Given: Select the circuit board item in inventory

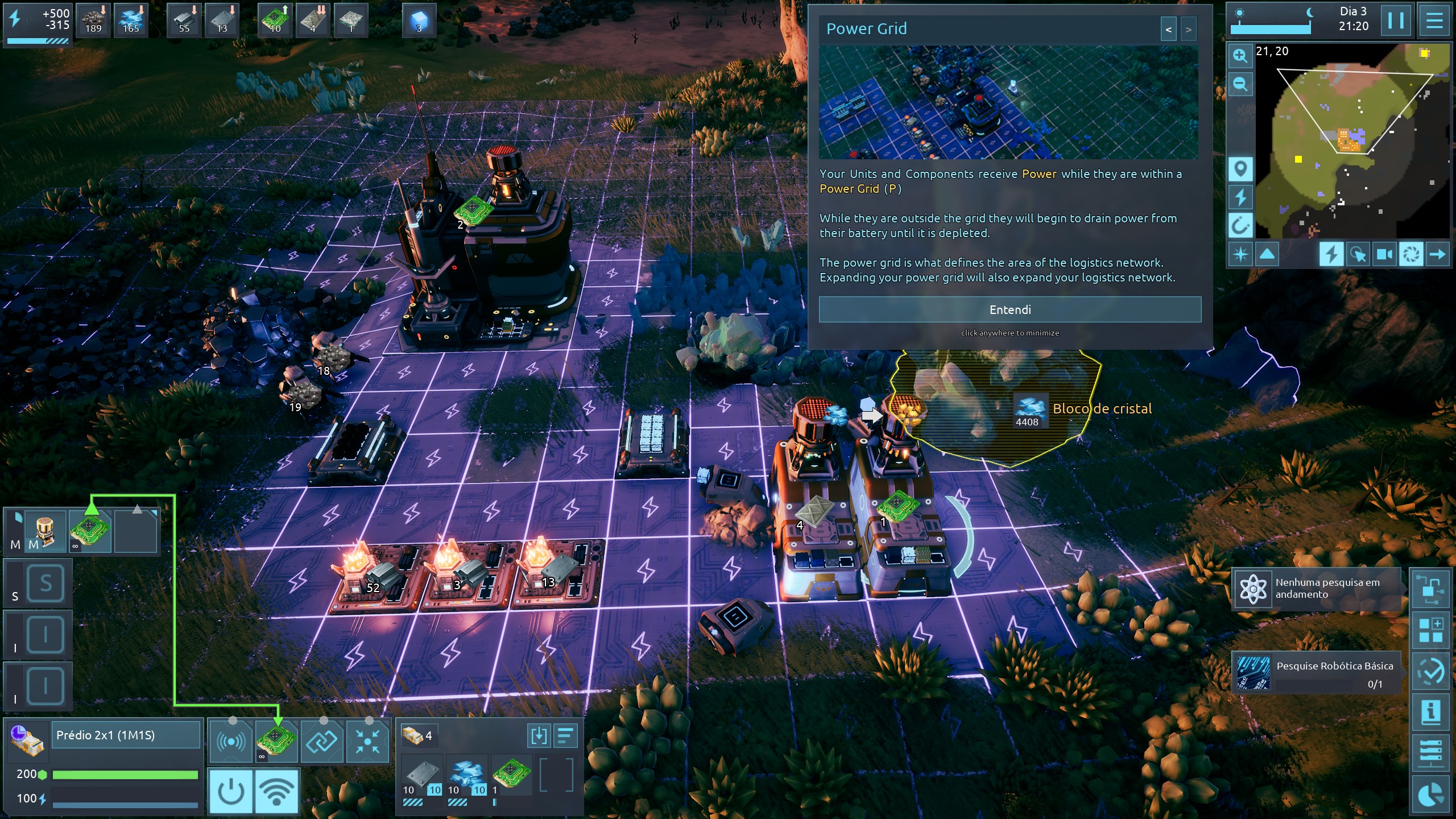Looking at the screenshot, I should click(511, 775).
